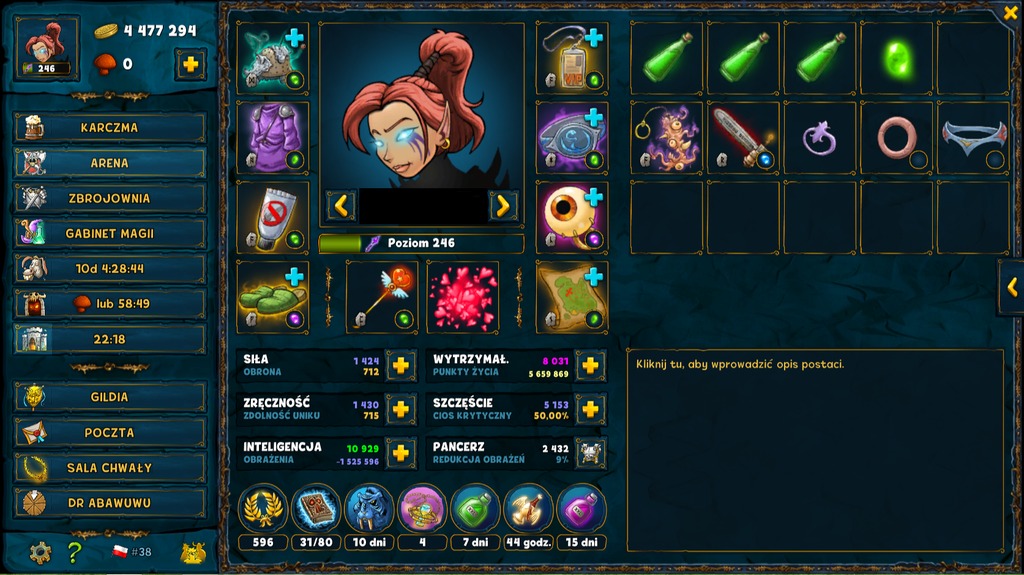The image size is (1024, 575).
Task: Go to the Arena
Action: [110, 163]
